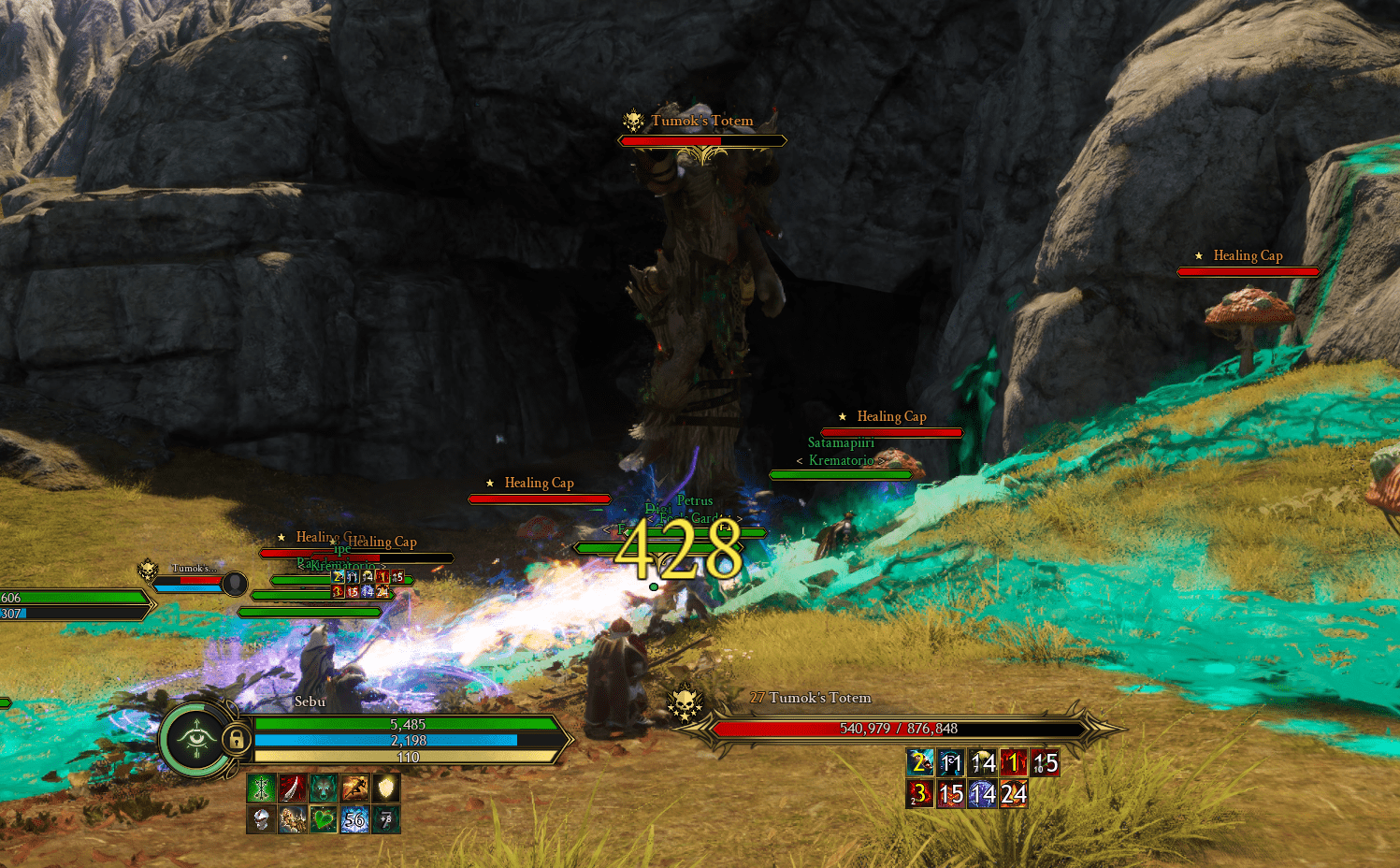Click the skull emblem beside level 27 Tumok's Totem

pyautogui.click(x=685, y=703)
